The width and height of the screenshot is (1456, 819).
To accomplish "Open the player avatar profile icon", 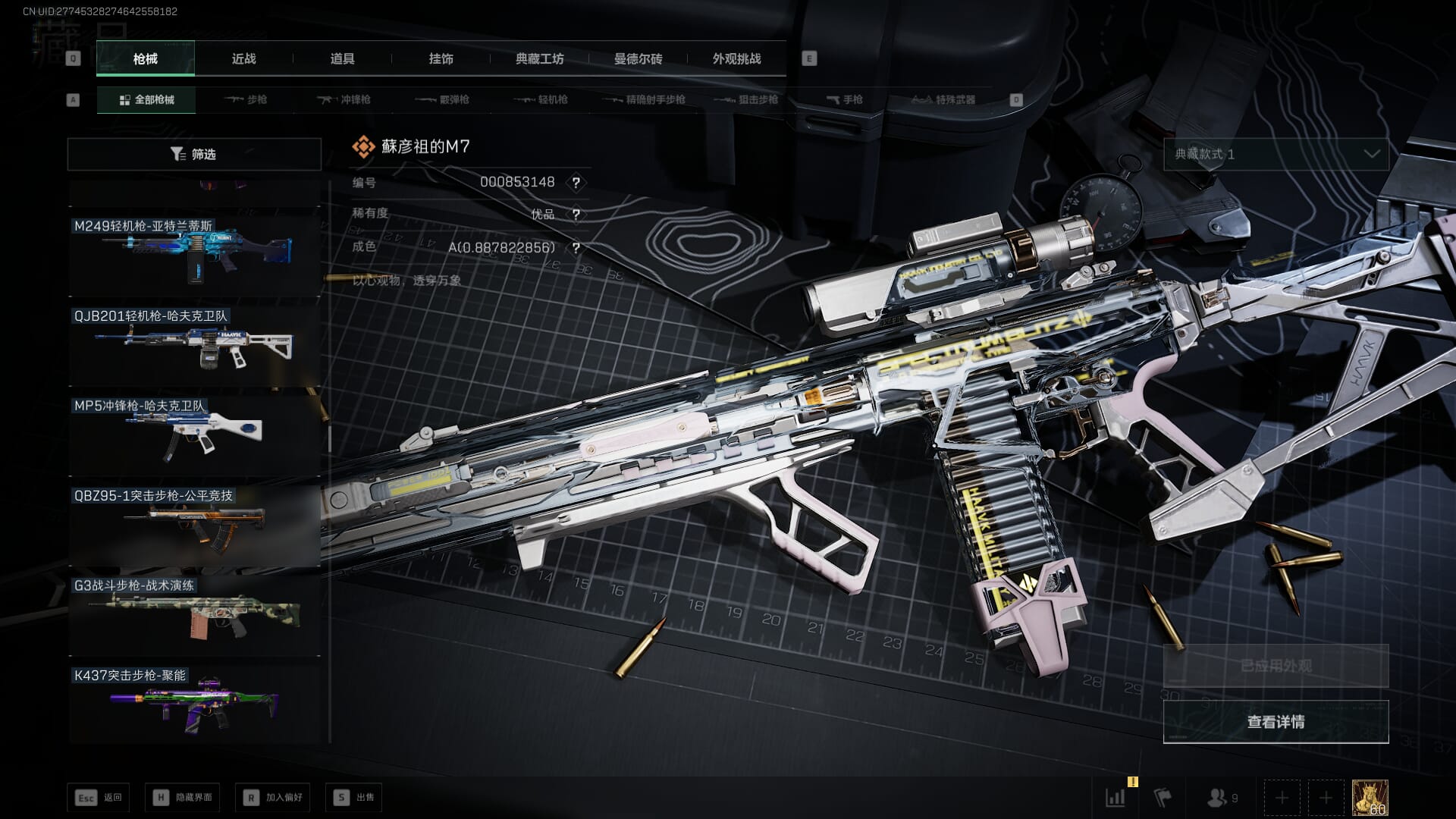I will point(1370,798).
